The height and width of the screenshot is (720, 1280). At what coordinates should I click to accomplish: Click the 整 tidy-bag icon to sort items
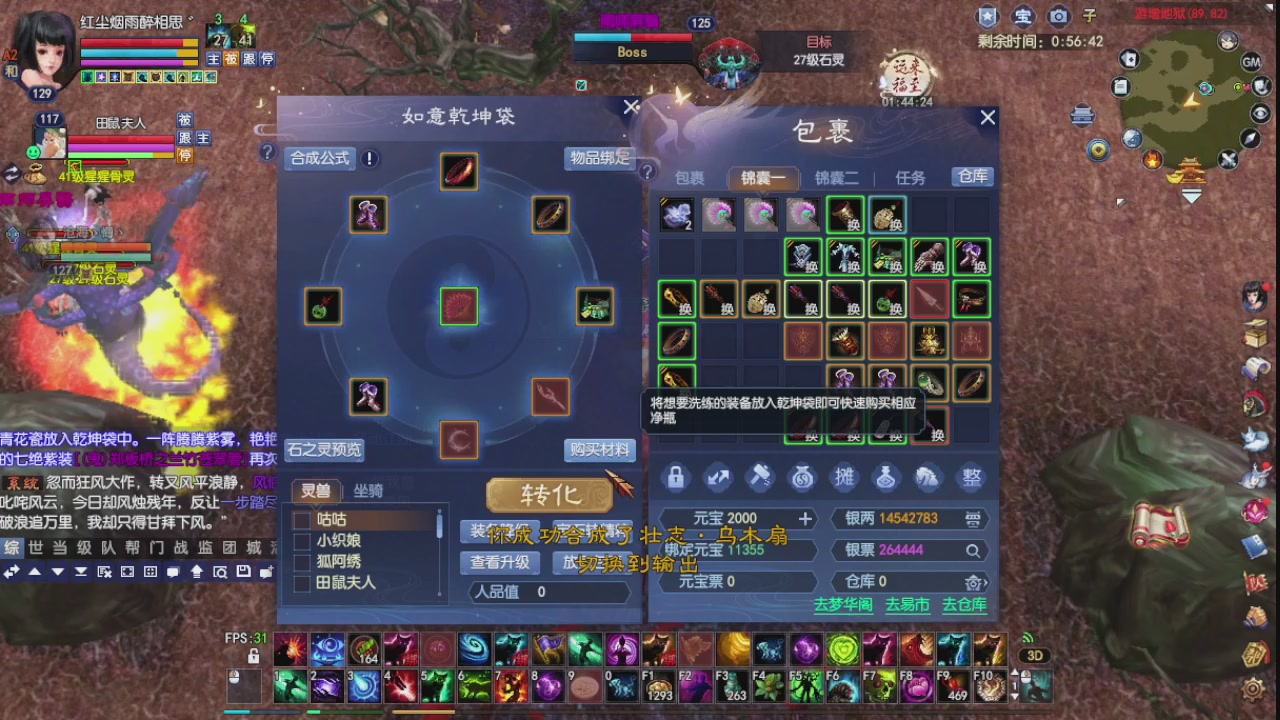point(970,477)
